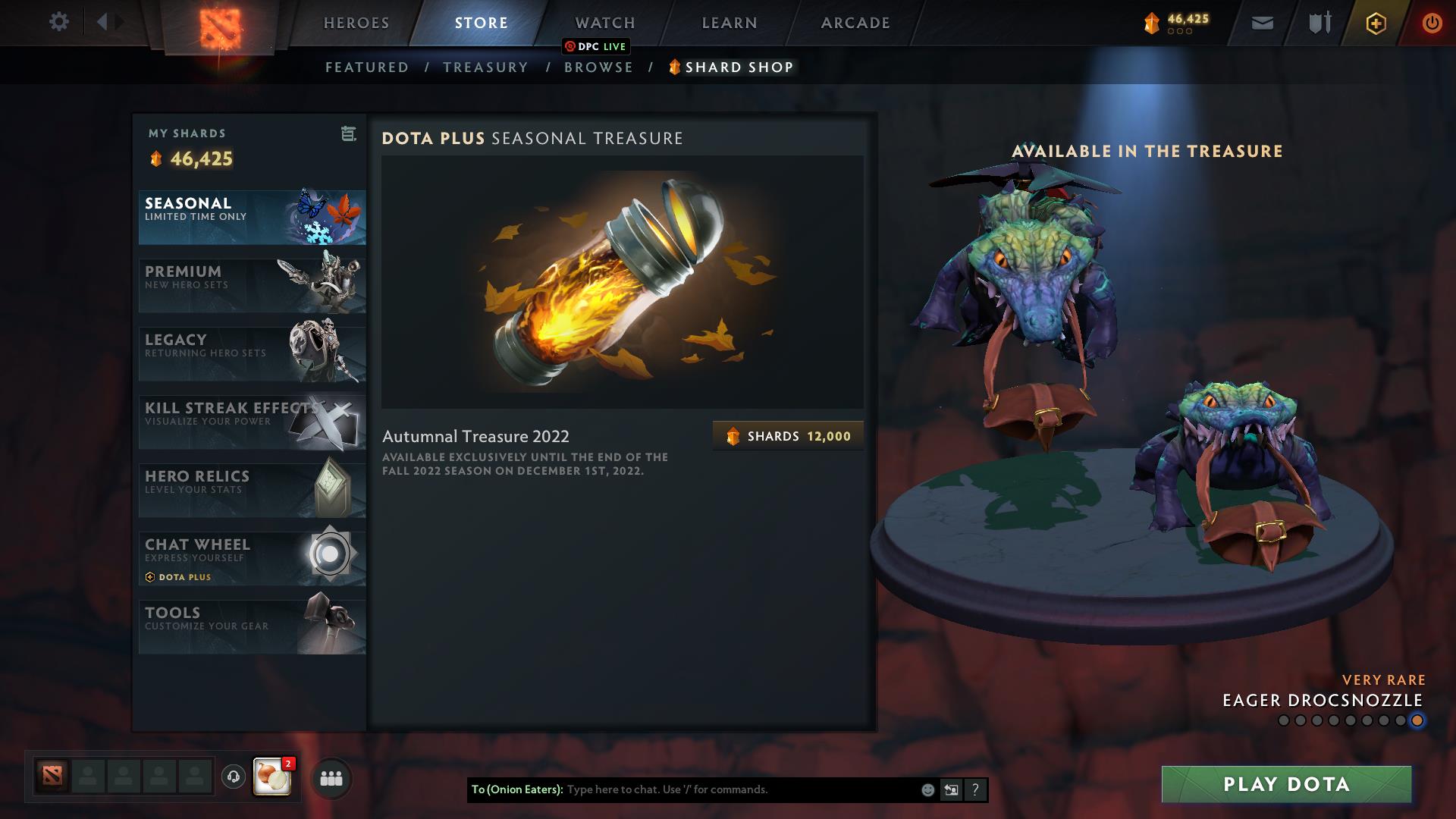Select the Premium hero sets category
The image size is (1456, 819).
coord(251,285)
